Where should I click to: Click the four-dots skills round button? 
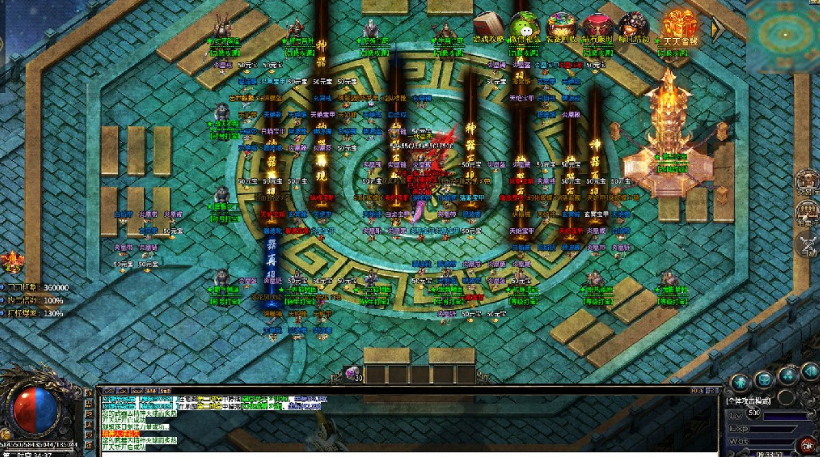pyautogui.click(x=787, y=375)
